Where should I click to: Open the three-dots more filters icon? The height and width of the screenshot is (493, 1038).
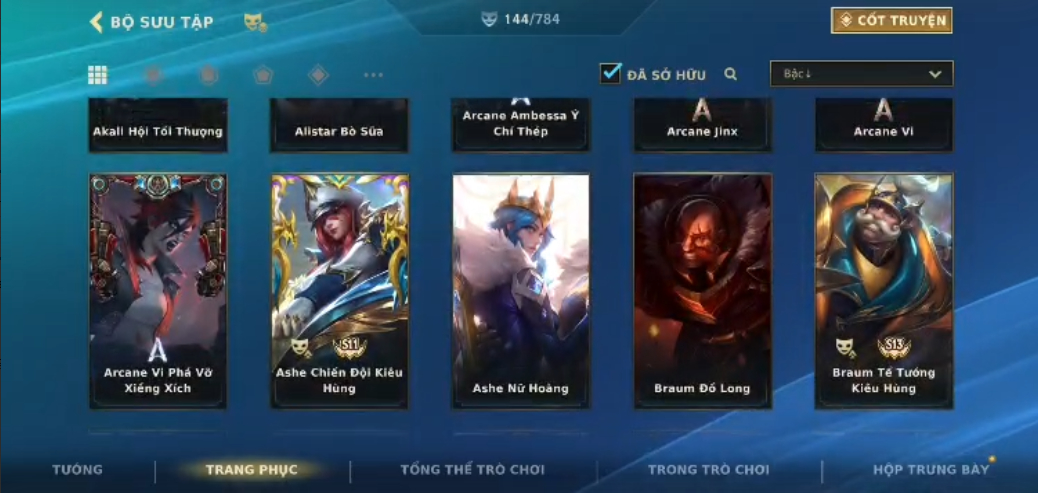pyautogui.click(x=373, y=75)
